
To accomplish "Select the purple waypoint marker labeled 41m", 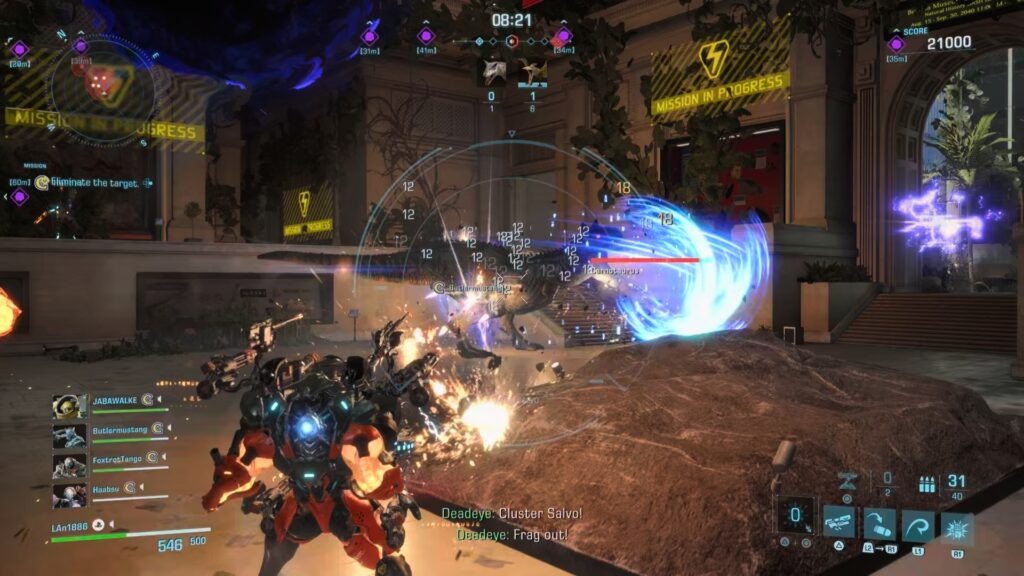I will (426, 37).
